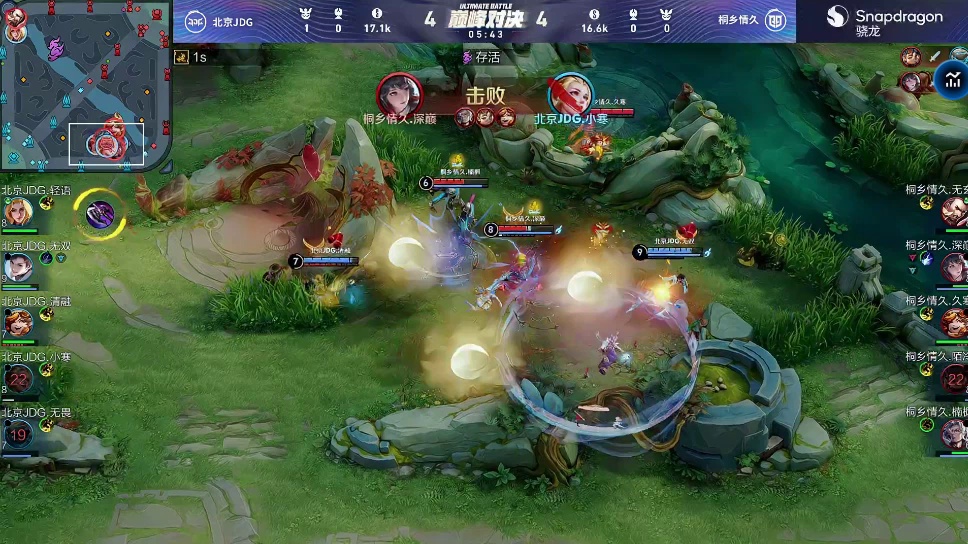Select the top 桐乡情久 player portrait
This screenshot has height=544, width=968.
[952, 212]
